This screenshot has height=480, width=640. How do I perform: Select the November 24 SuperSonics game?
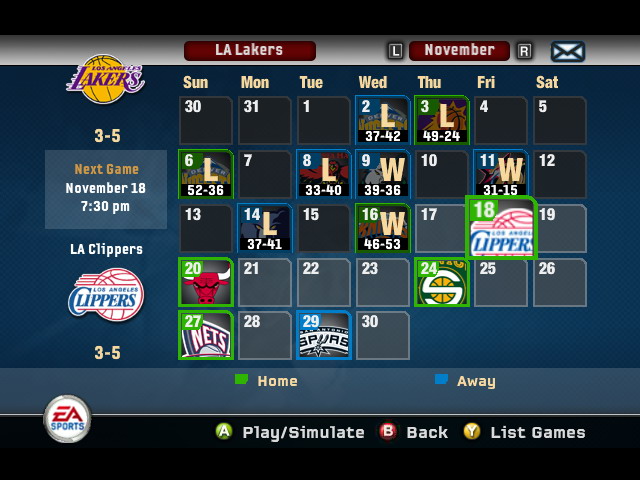click(442, 282)
